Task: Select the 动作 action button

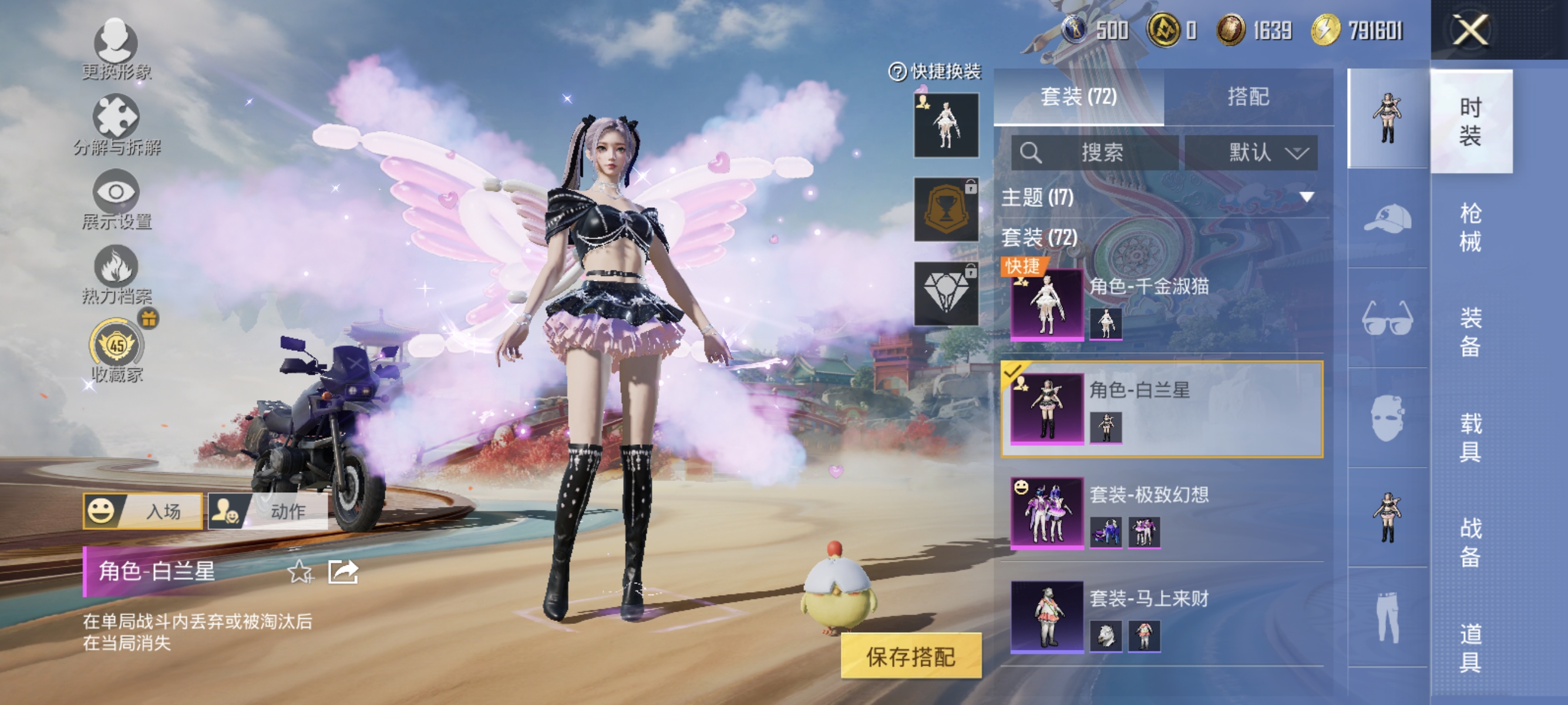Action: click(x=268, y=511)
